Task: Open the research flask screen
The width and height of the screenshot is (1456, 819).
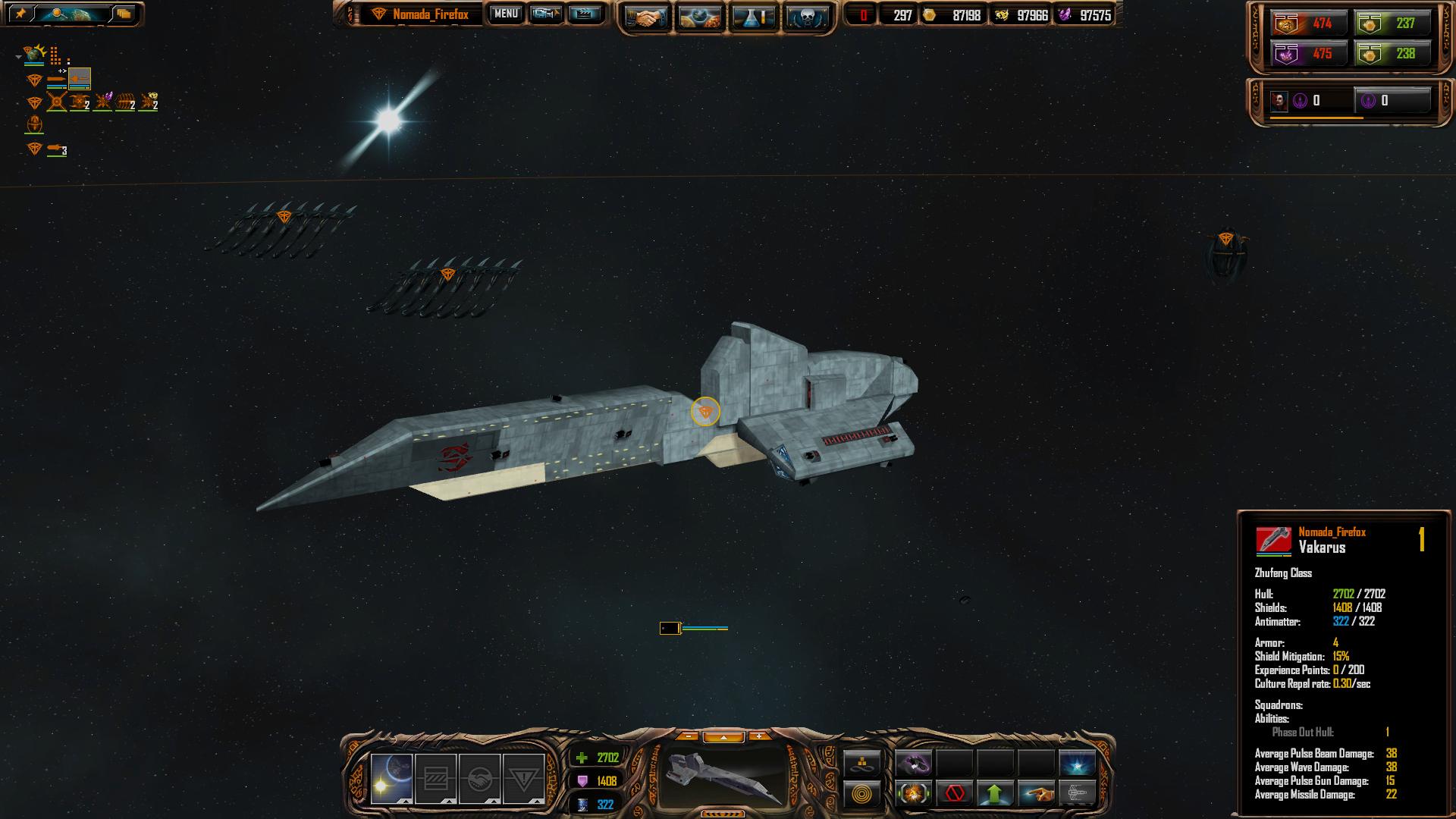Action: (753, 17)
